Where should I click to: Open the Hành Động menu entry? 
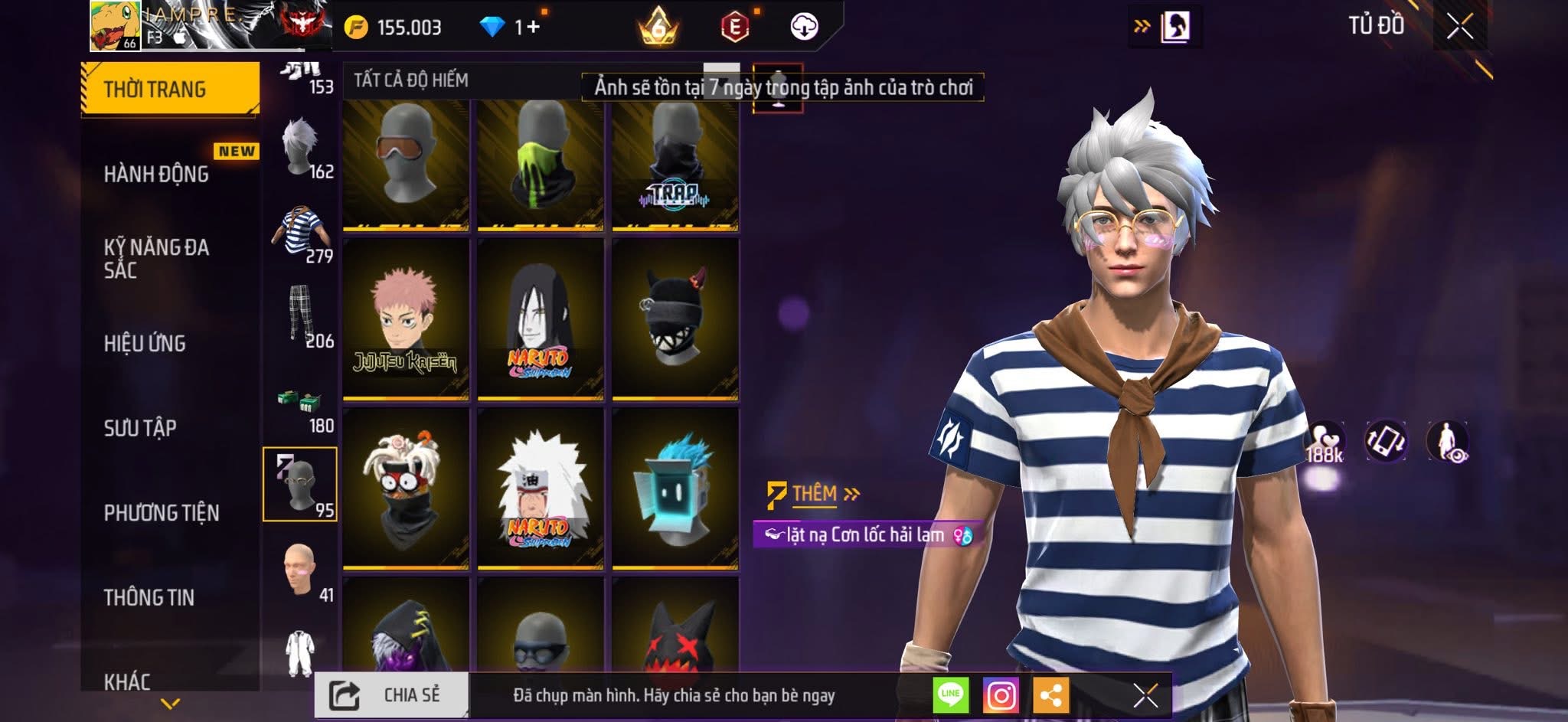click(x=156, y=174)
